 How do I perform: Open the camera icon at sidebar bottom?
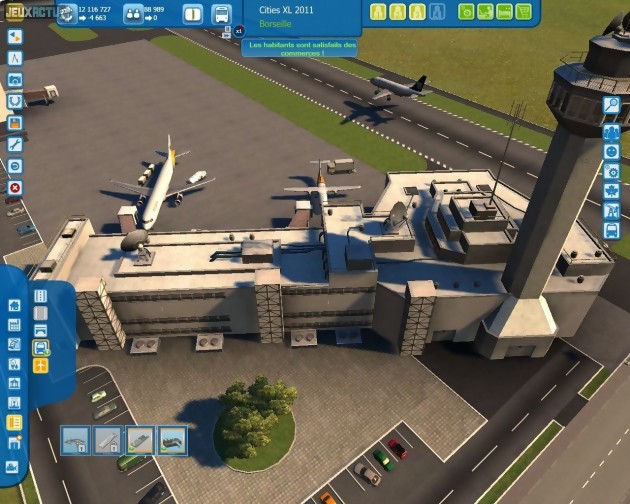[14, 466]
